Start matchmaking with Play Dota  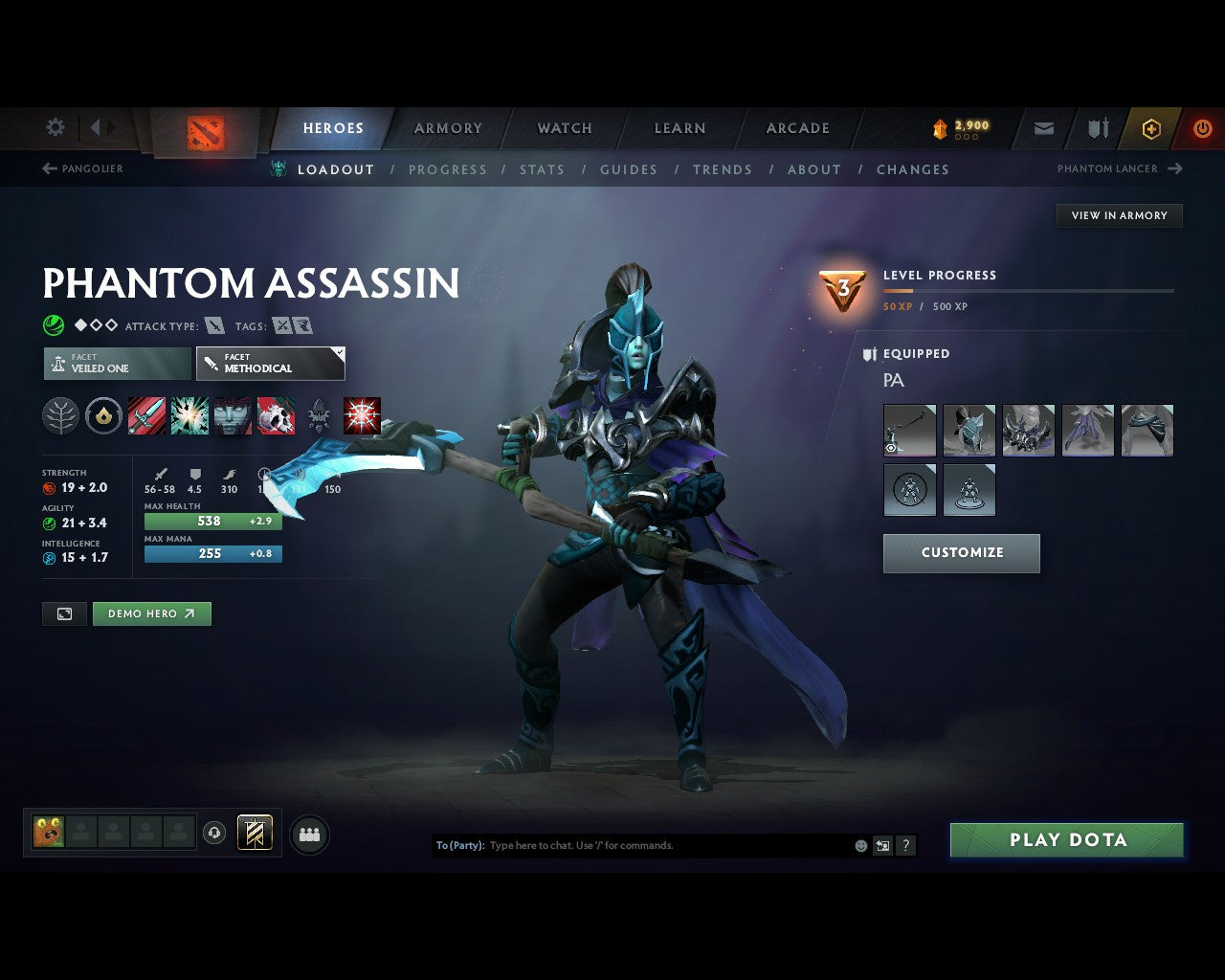[x=1066, y=840]
